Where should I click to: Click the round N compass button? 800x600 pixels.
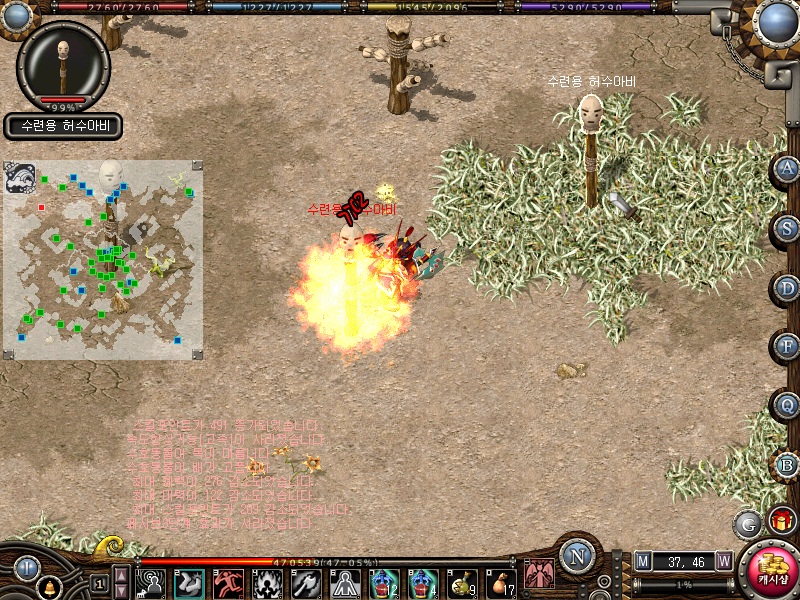tap(577, 555)
